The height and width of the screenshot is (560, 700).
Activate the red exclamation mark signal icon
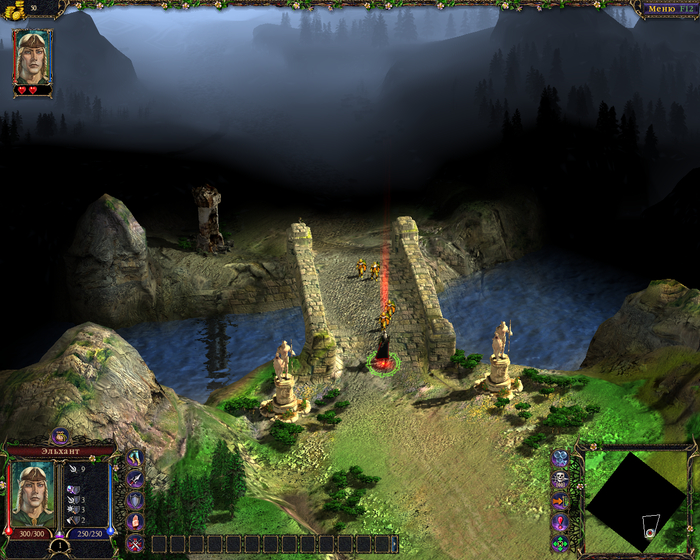click(x=560, y=521)
